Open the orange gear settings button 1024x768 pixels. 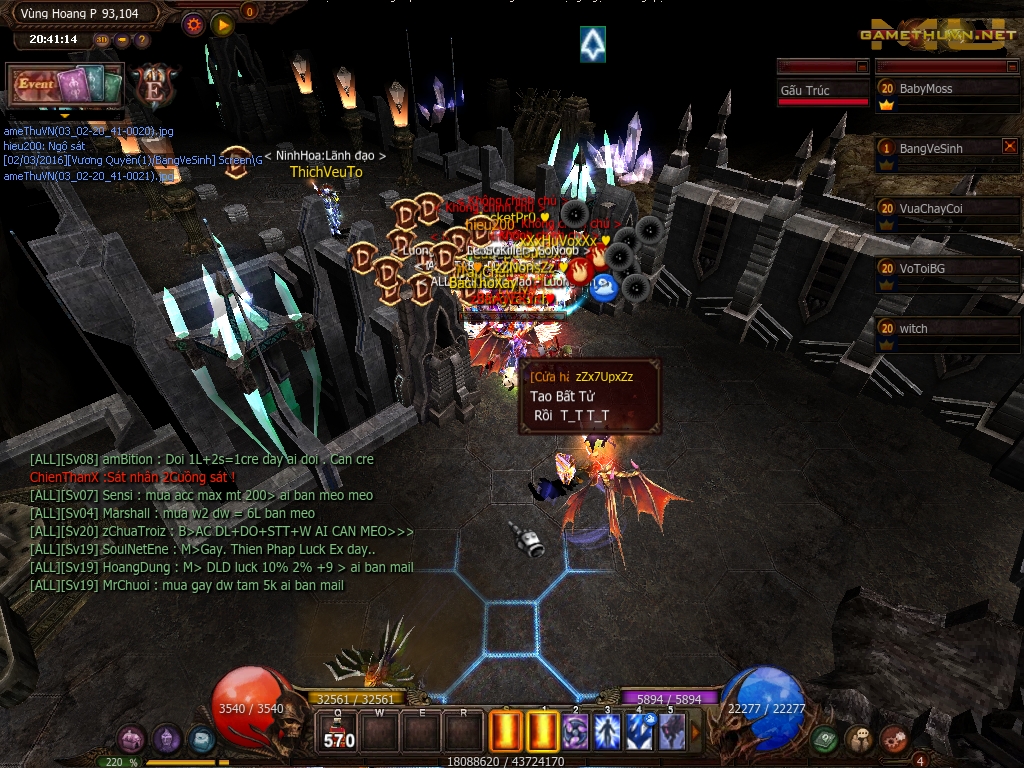click(193, 25)
